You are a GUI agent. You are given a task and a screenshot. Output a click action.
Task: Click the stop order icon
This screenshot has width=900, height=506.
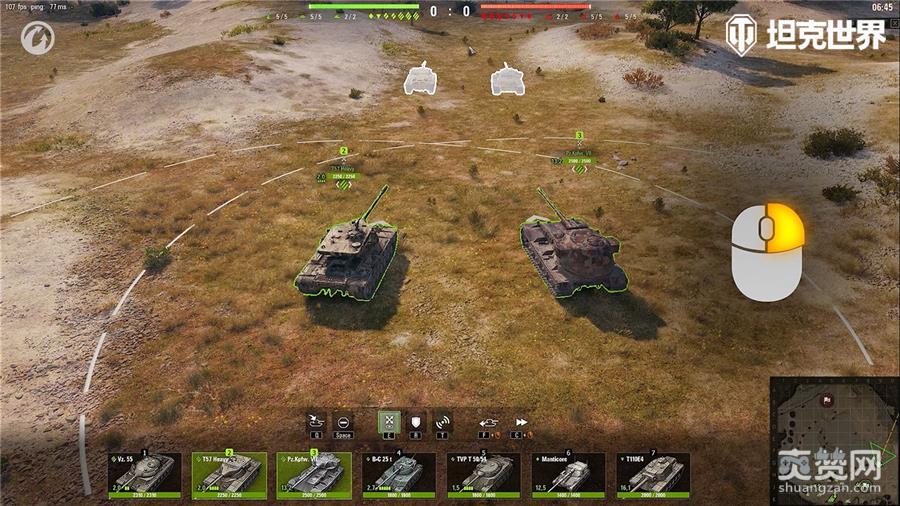tap(344, 422)
